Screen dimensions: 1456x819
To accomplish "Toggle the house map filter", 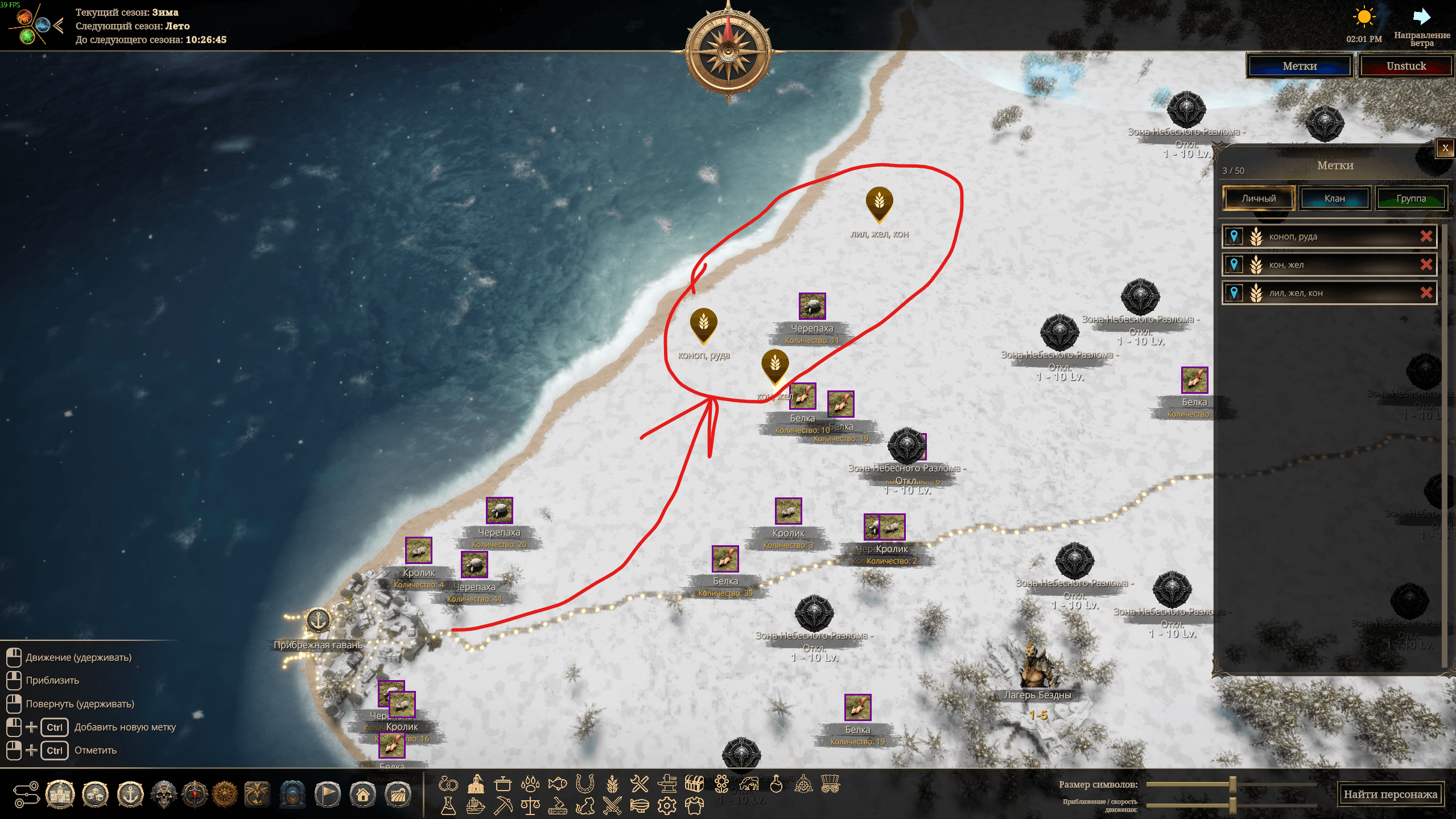I will 363,795.
